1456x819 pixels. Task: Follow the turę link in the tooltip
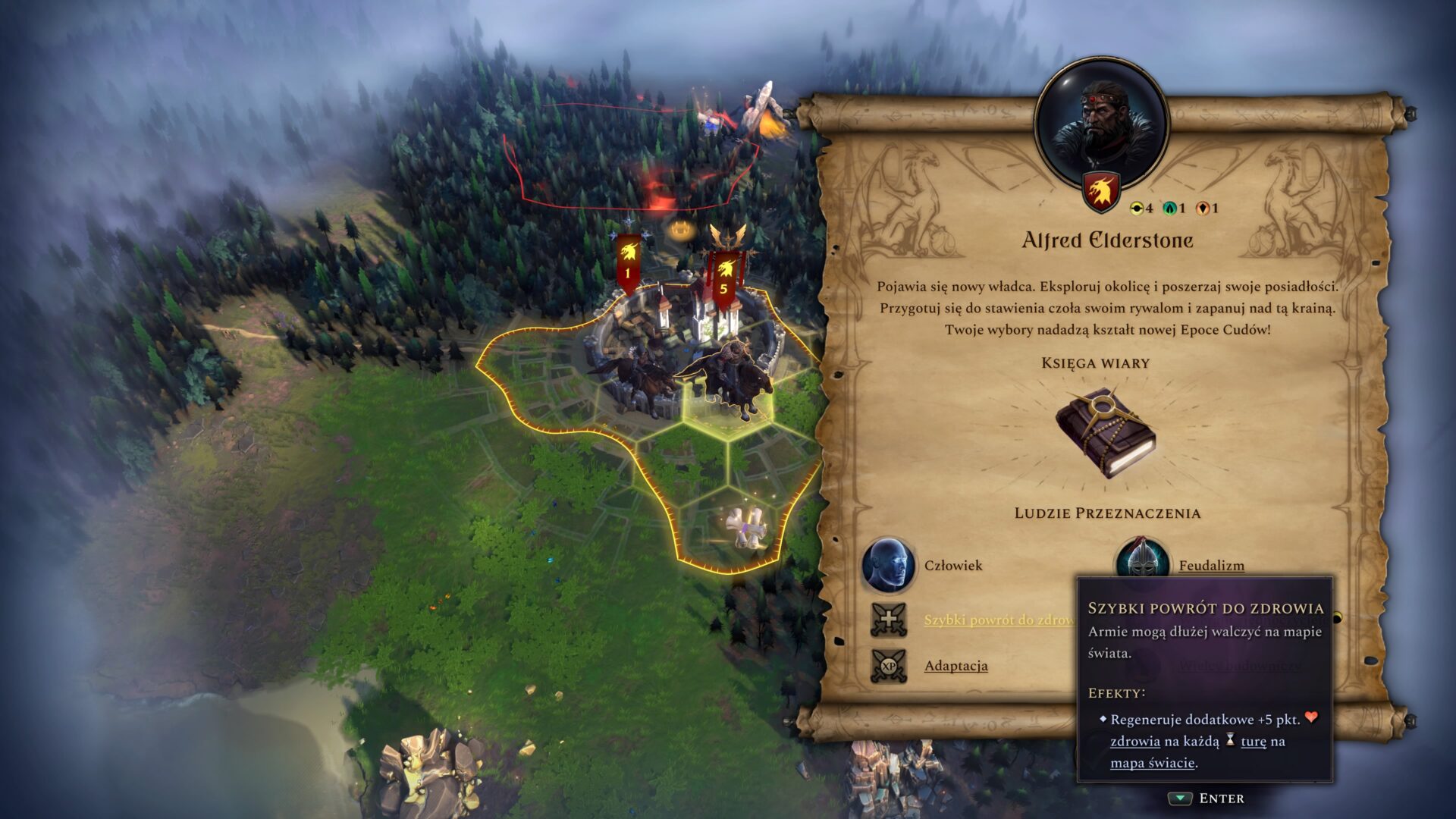(x=1253, y=742)
